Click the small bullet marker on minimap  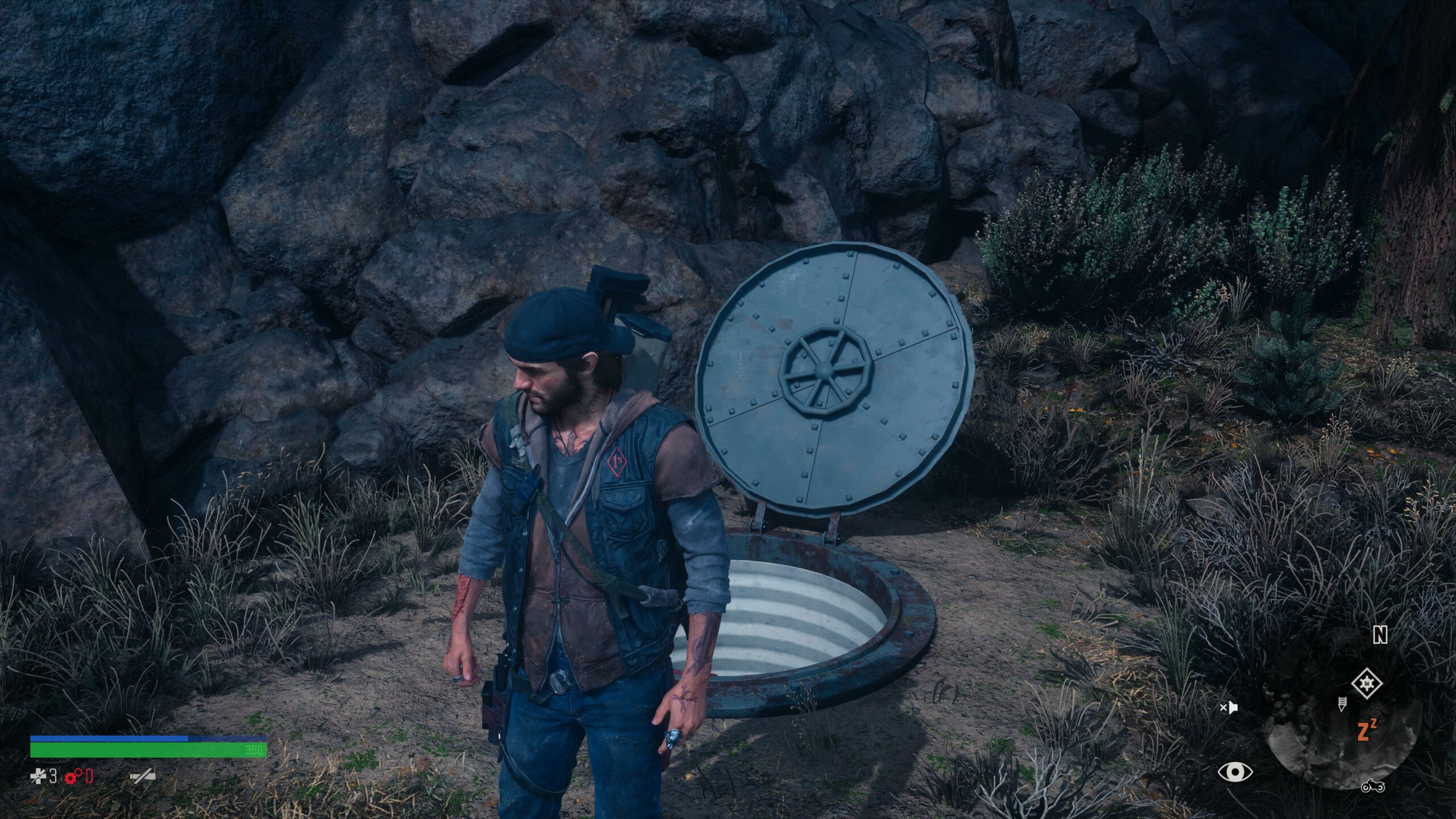(1342, 704)
